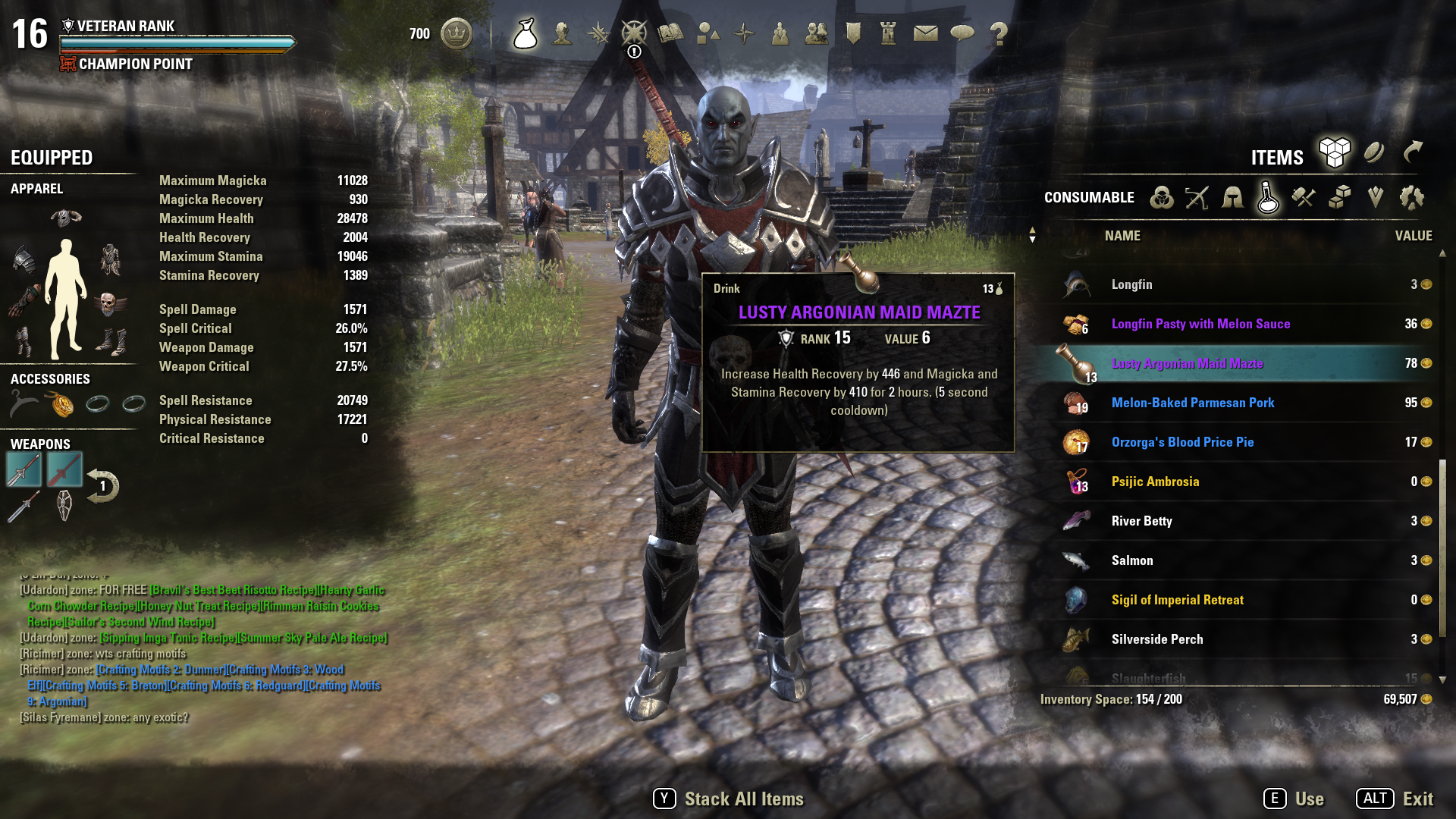Open the help question mark menu

(x=999, y=33)
